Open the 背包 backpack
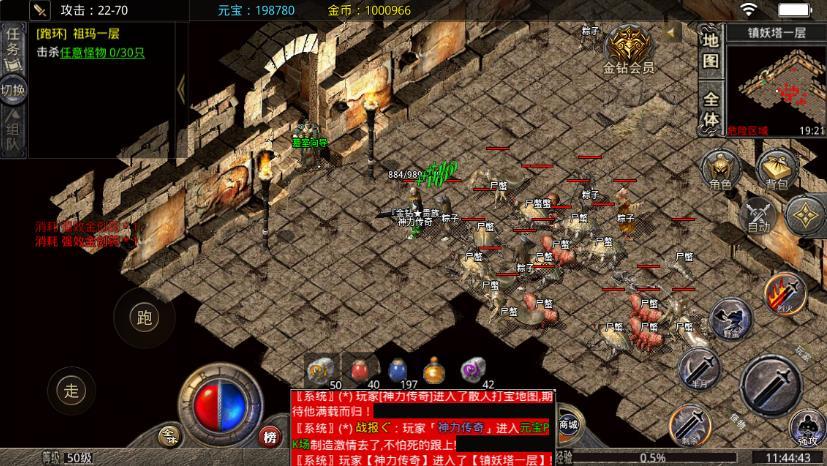This screenshot has height=466, width=827. [x=775, y=168]
